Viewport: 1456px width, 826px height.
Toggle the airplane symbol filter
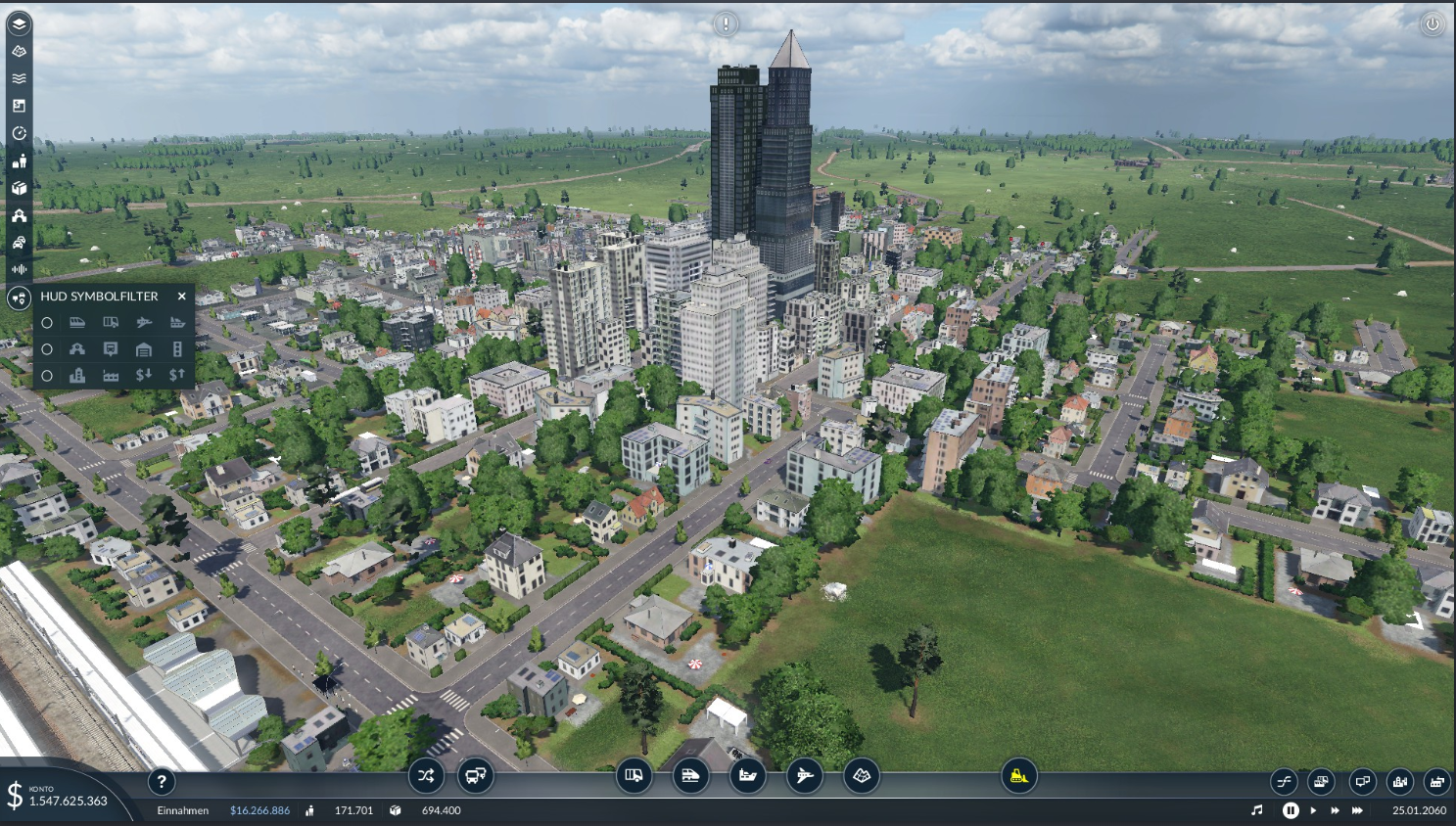tap(144, 322)
